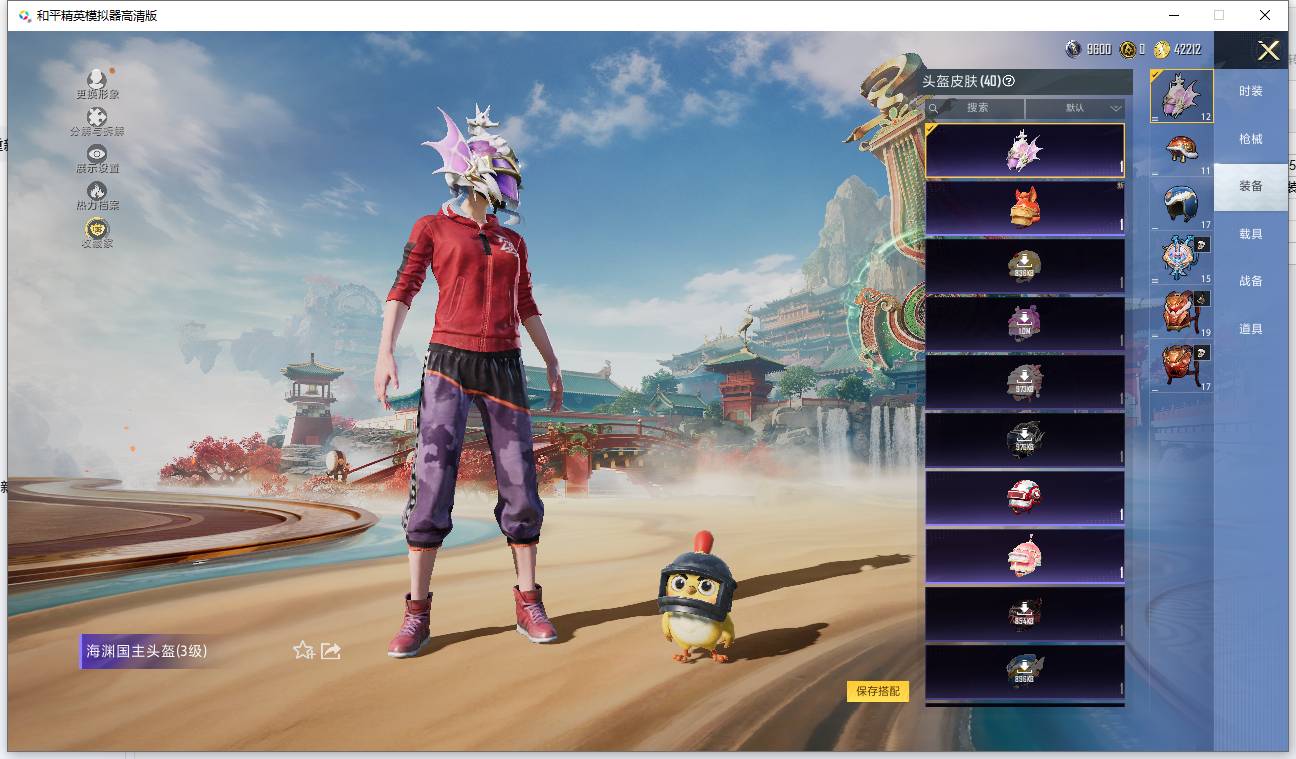
Task: Open the 枪械 category tab
Action: [1250, 139]
